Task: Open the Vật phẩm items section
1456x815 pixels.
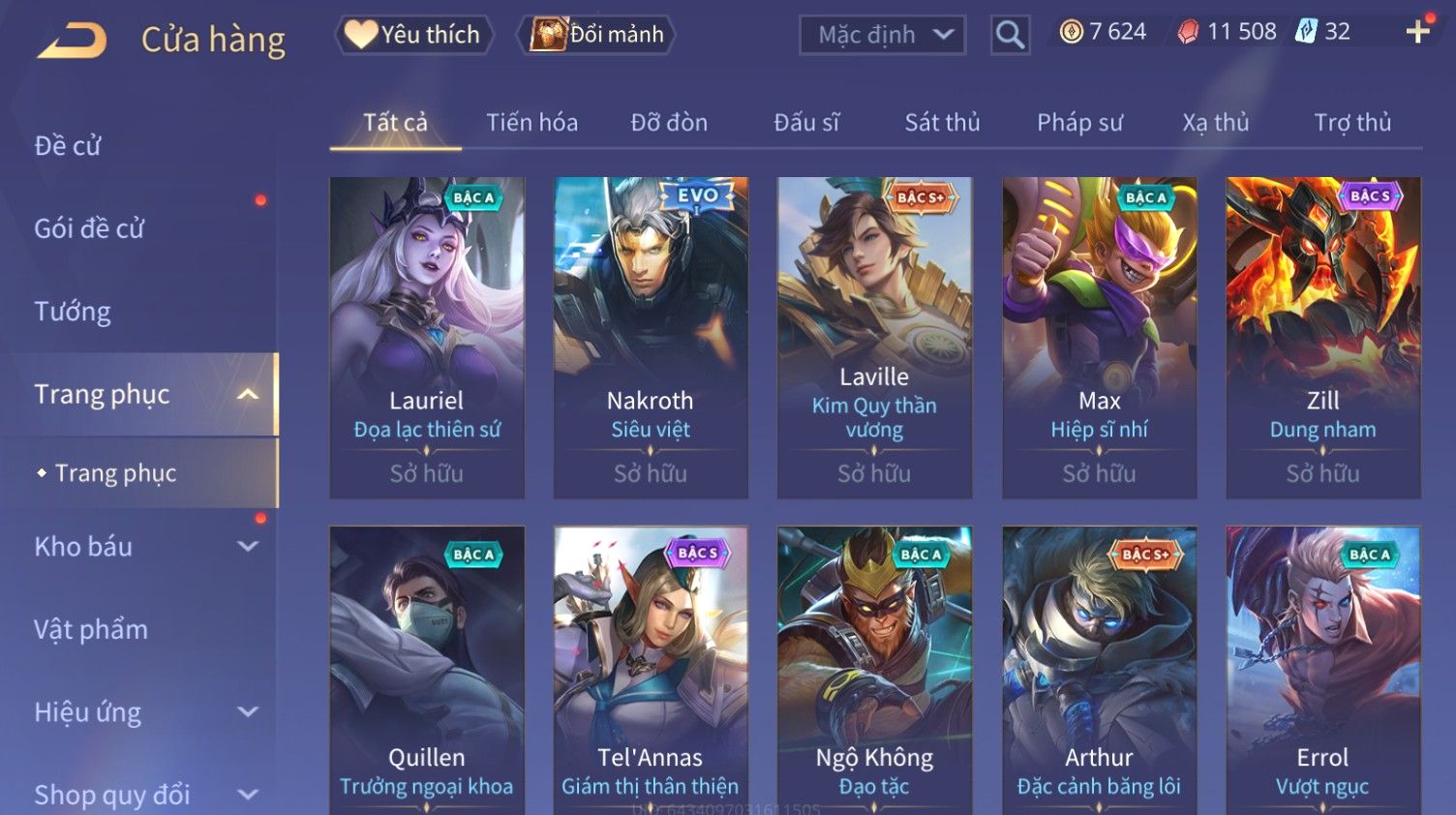Action: 91,630
